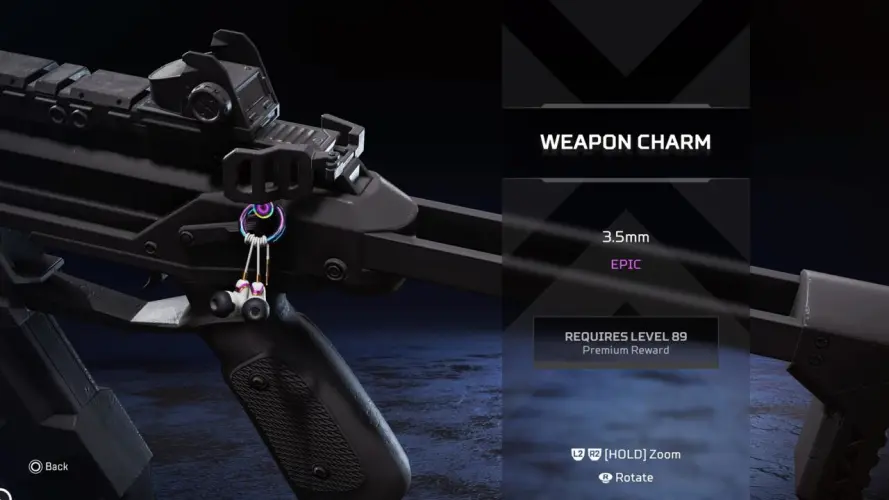The image size is (889, 500).
Task: Go back using the Back button
Action: [48, 466]
